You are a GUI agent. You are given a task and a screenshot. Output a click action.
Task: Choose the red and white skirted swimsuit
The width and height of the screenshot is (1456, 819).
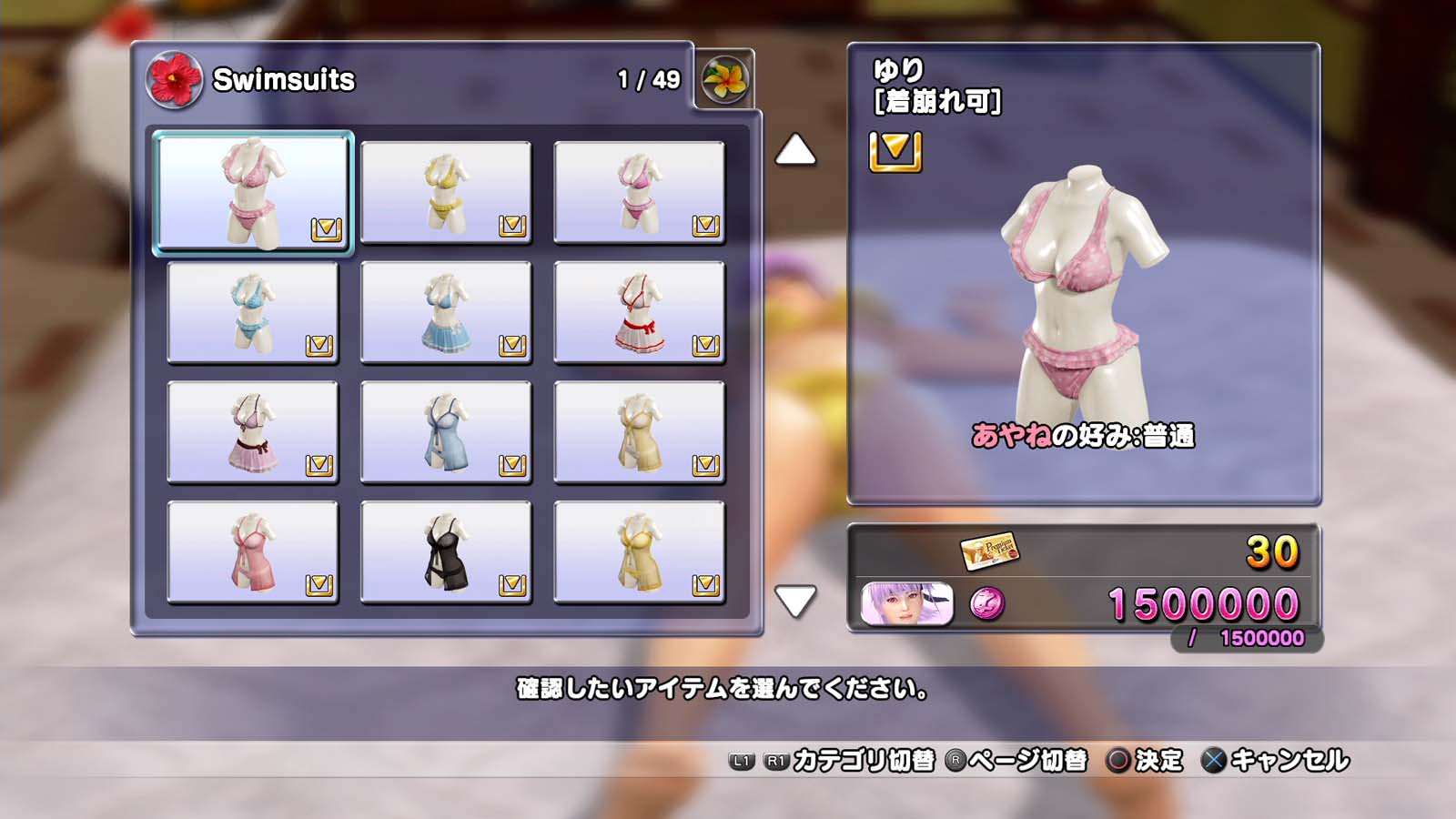[x=639, y=312]
